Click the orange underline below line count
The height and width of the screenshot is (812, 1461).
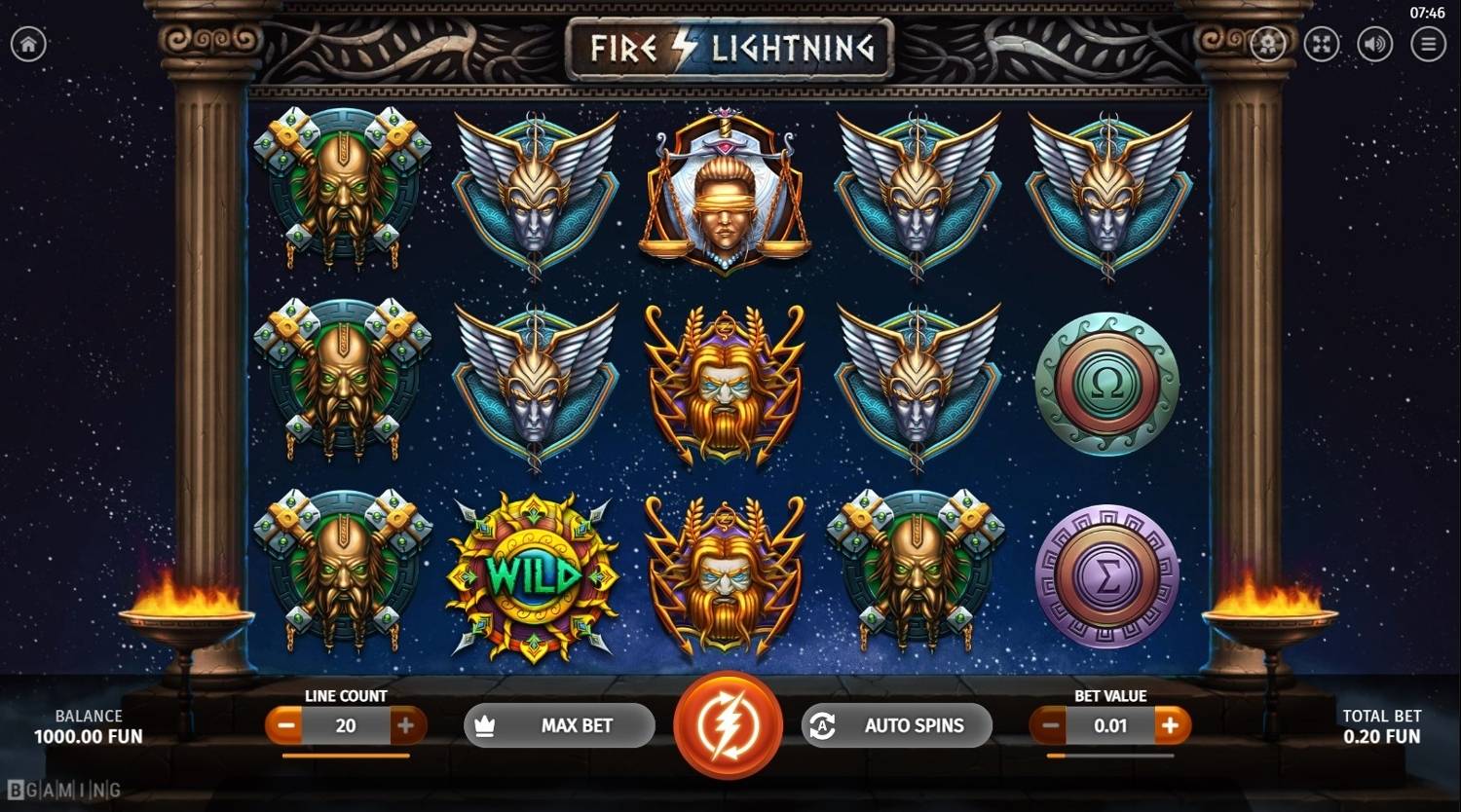point(346,754)
